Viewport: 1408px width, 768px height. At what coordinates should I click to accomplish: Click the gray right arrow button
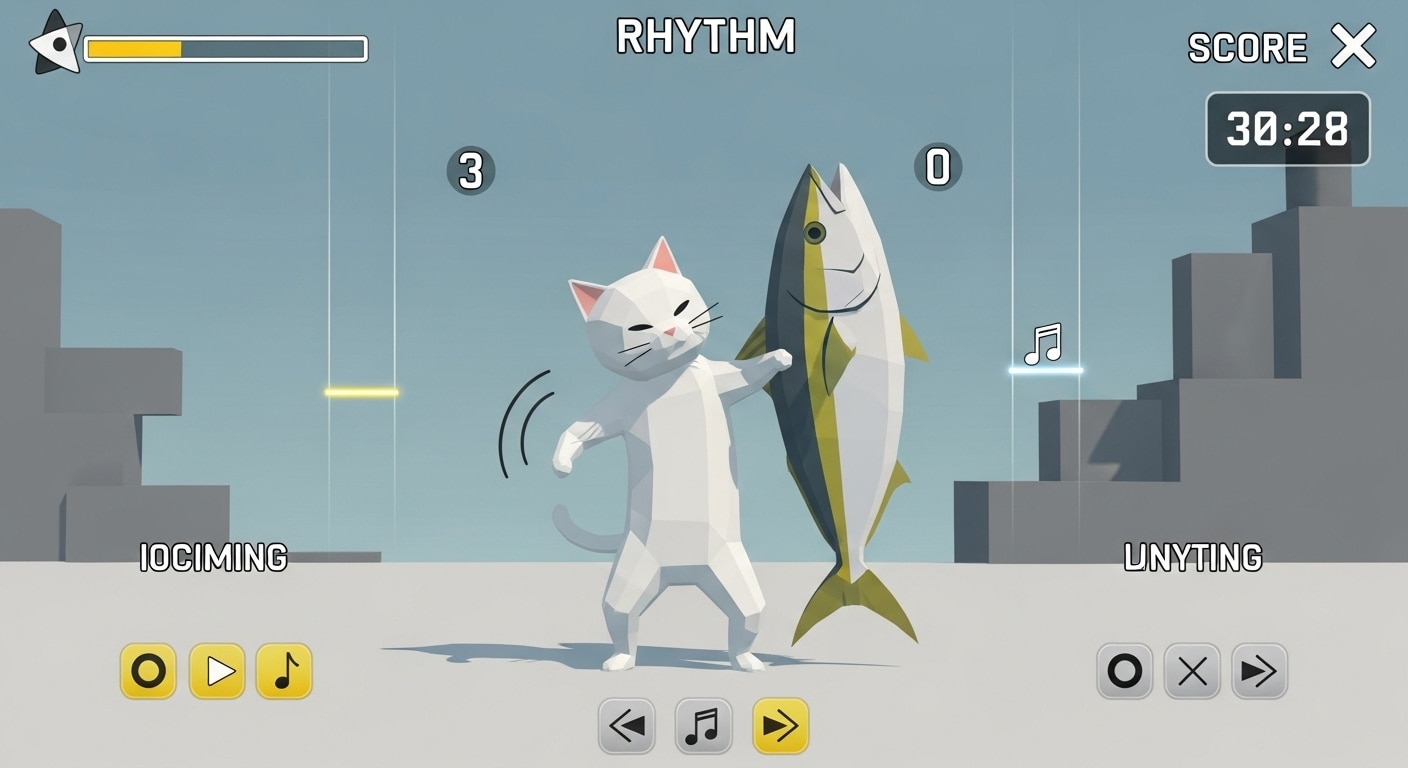[x=1259, y=671]
